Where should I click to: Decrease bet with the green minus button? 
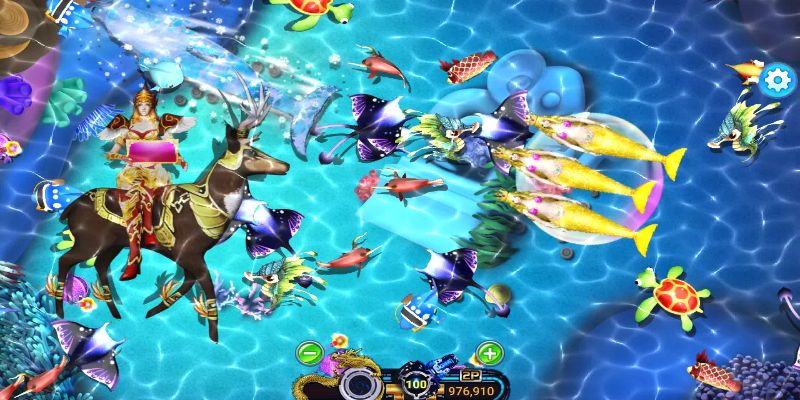[x=310, y=352]
